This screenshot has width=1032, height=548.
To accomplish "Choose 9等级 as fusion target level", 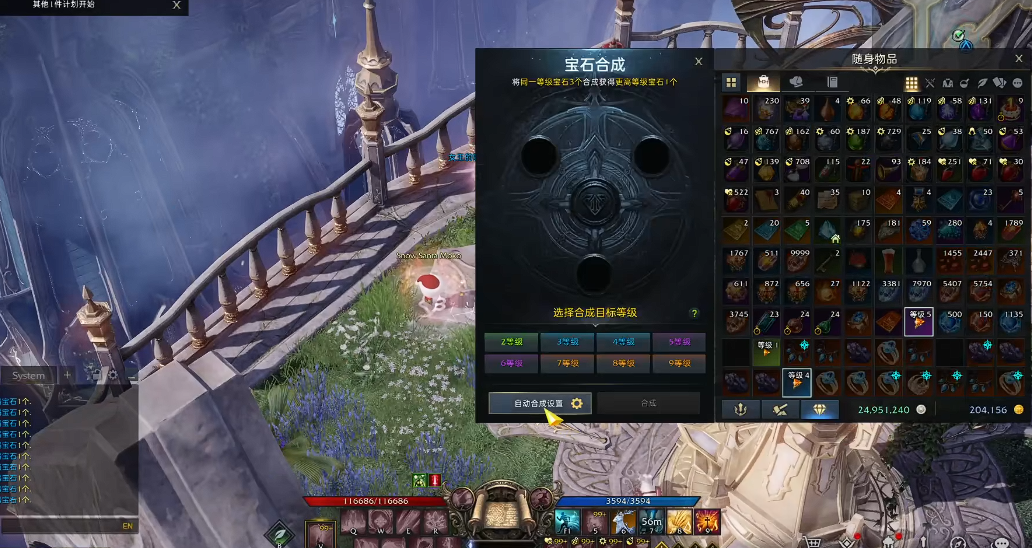I will (x=678, y=363).
